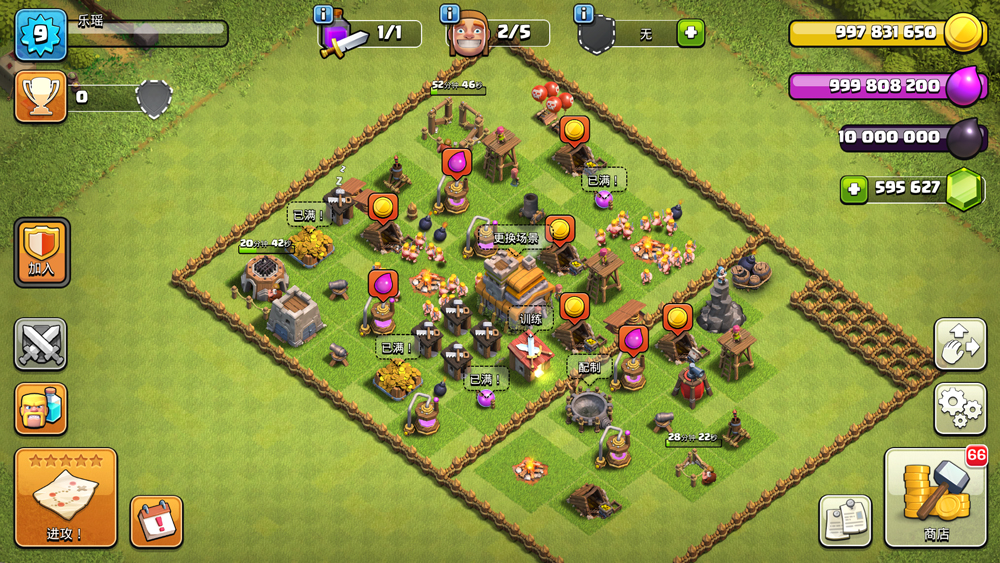
Task: Open the layout editor hand-arrows button
Action: [x=960, y=344]
